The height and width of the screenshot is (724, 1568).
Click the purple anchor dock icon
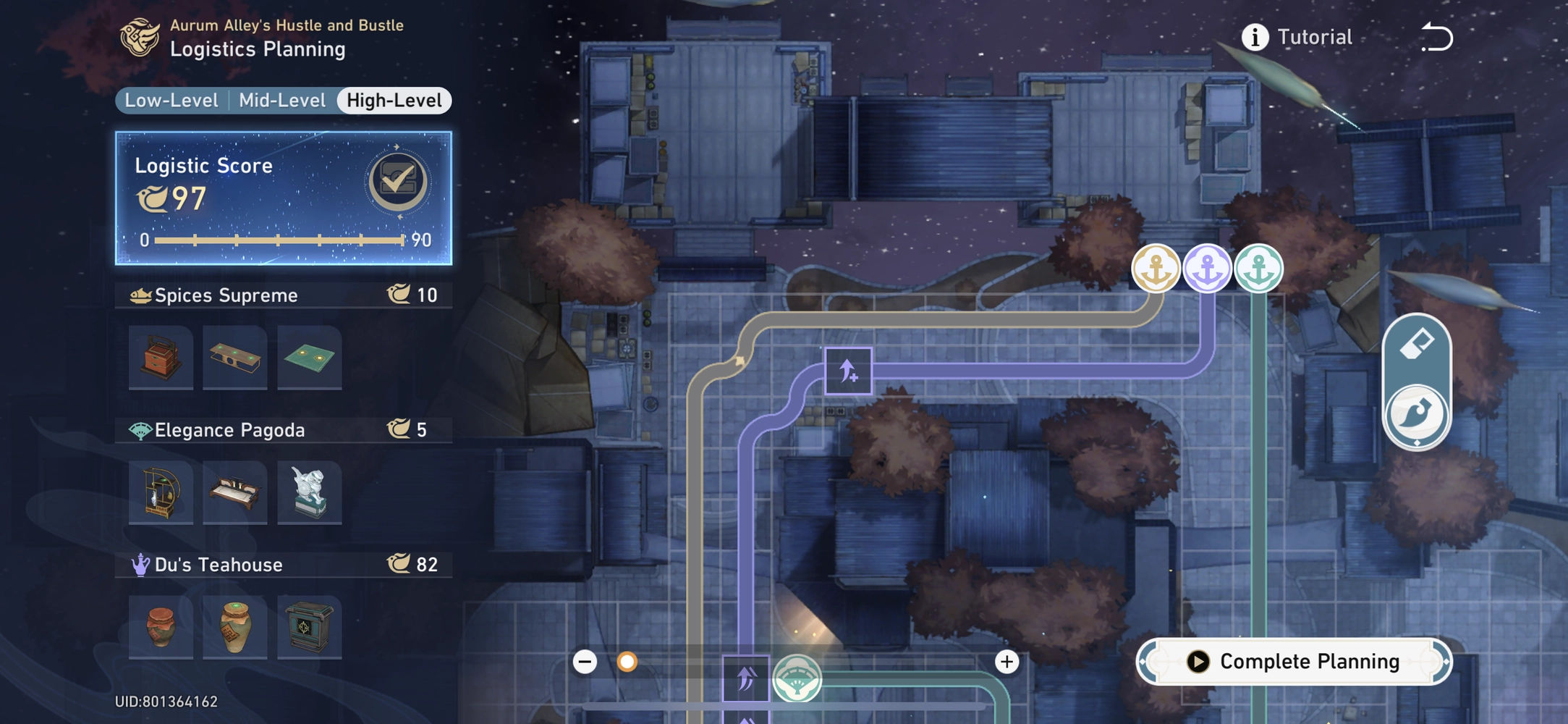(x=1206, y=267)
